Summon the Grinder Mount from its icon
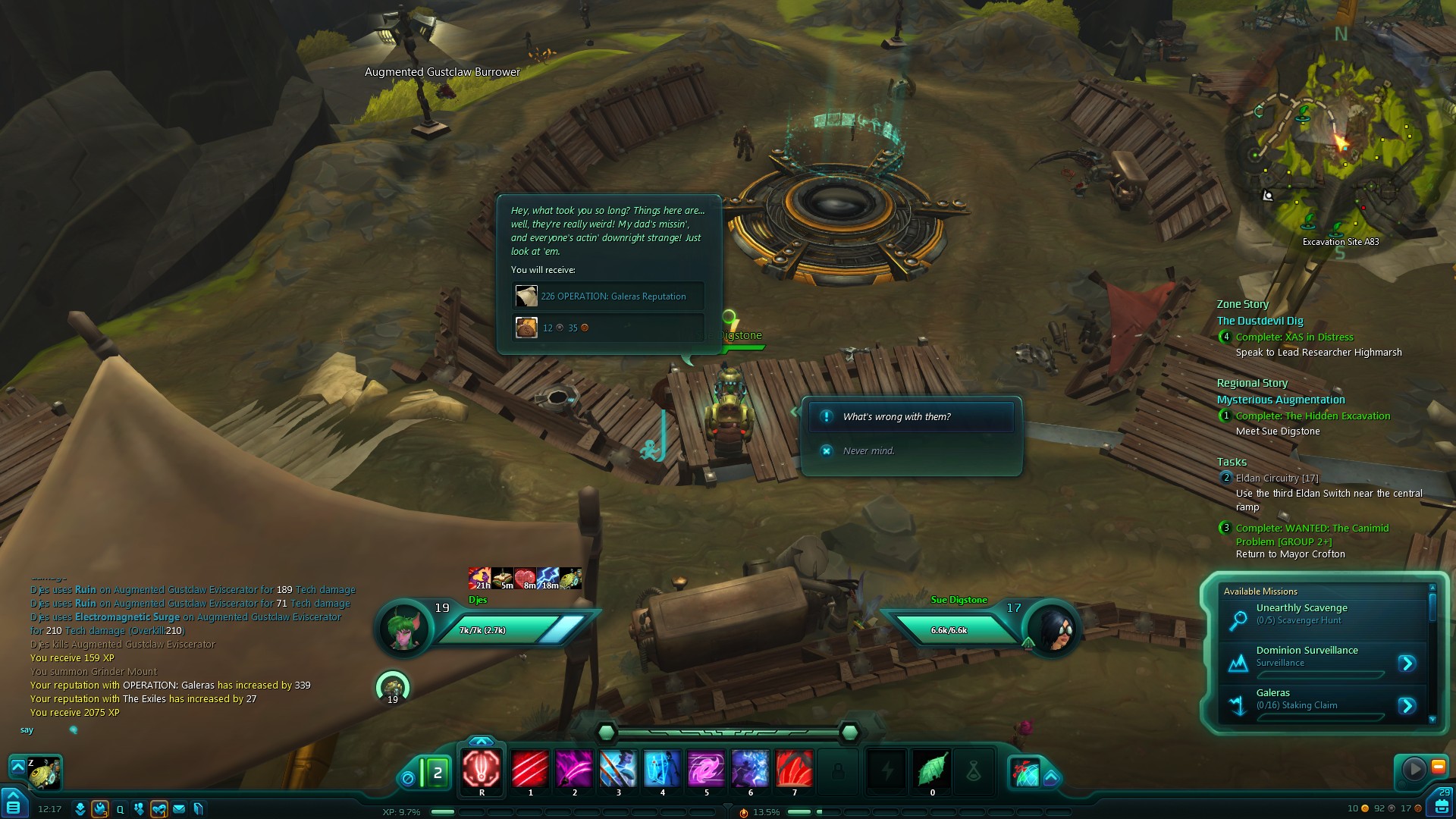This screenshot has width=1456, height=819. pyautogui.click(x=44, y=773)
